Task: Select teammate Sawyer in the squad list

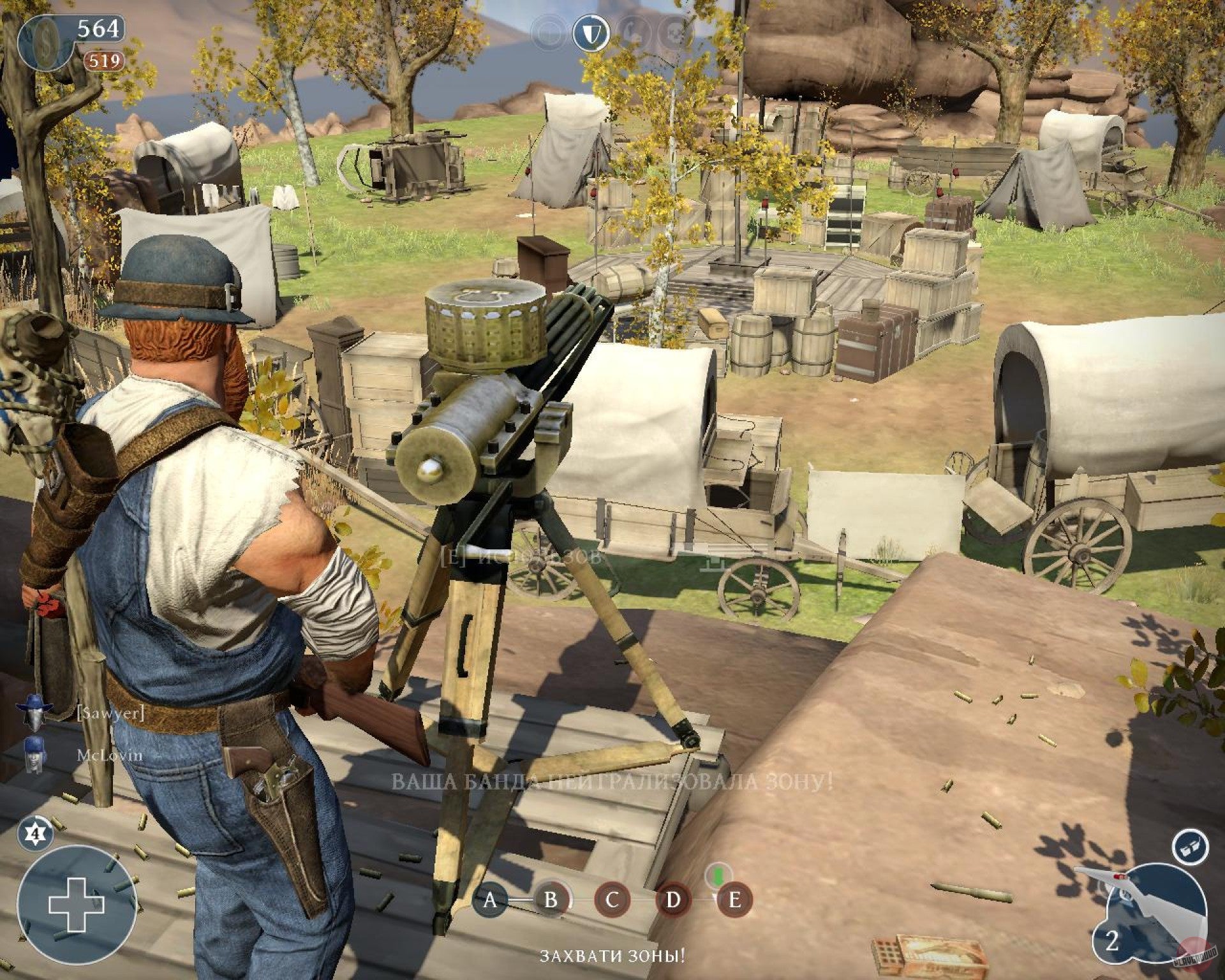Action: 110,713
